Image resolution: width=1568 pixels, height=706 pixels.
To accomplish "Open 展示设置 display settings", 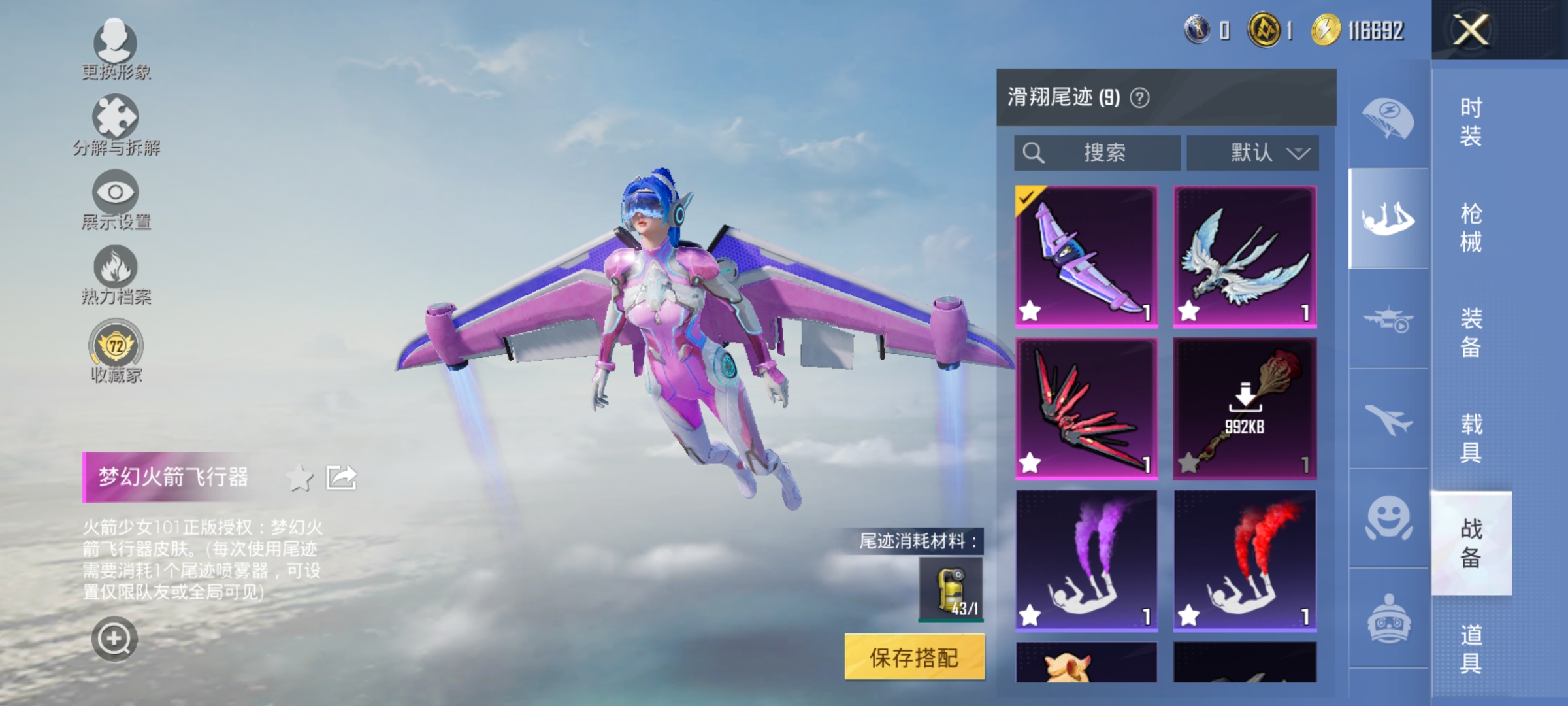I will coord(115,203).
